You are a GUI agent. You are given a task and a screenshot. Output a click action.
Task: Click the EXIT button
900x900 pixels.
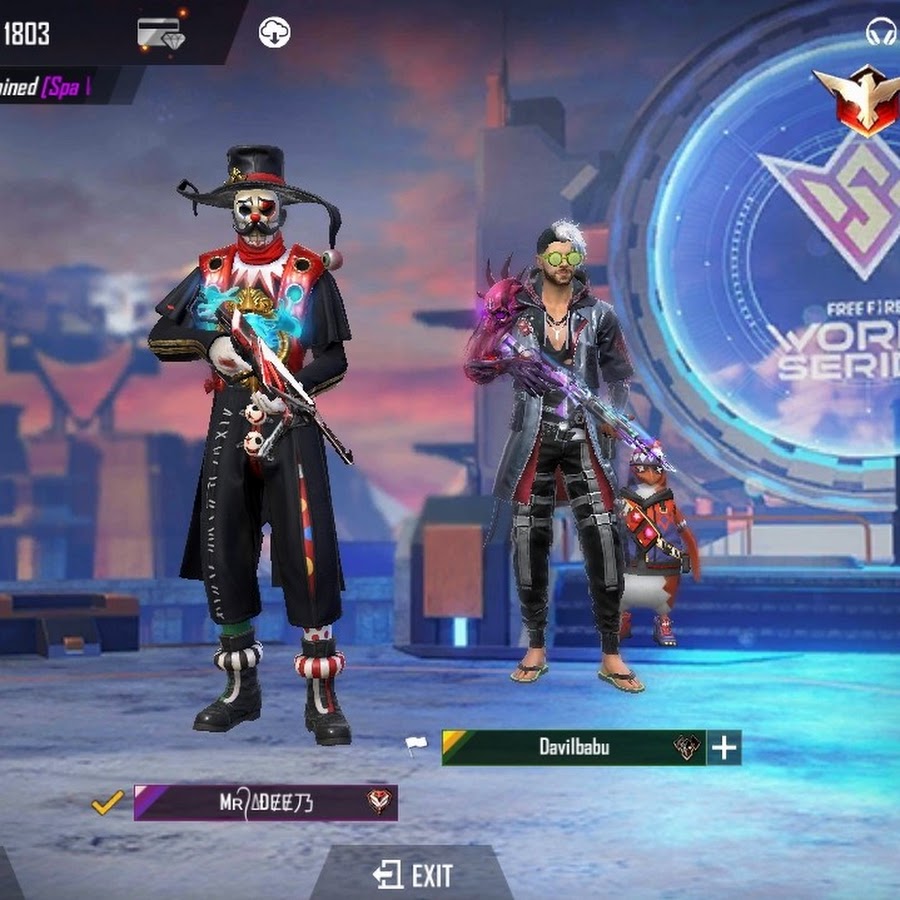414,876
